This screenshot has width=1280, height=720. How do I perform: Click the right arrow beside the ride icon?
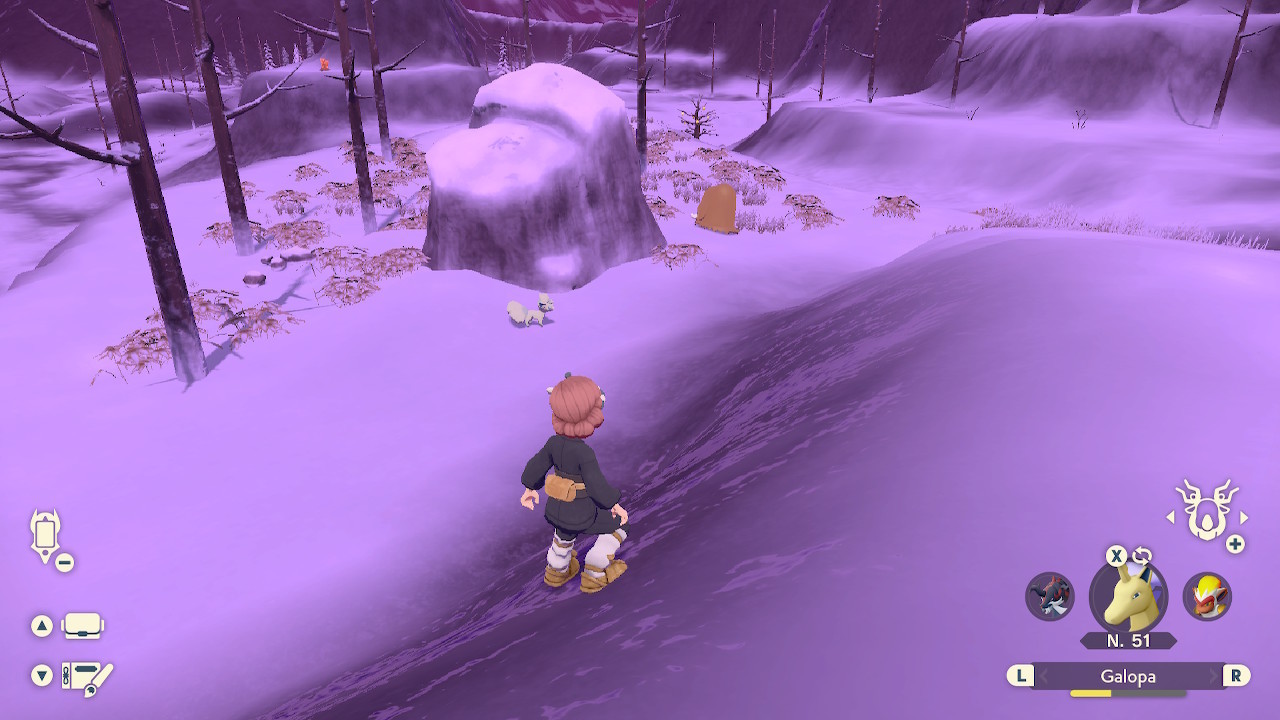click(1244, 517)
